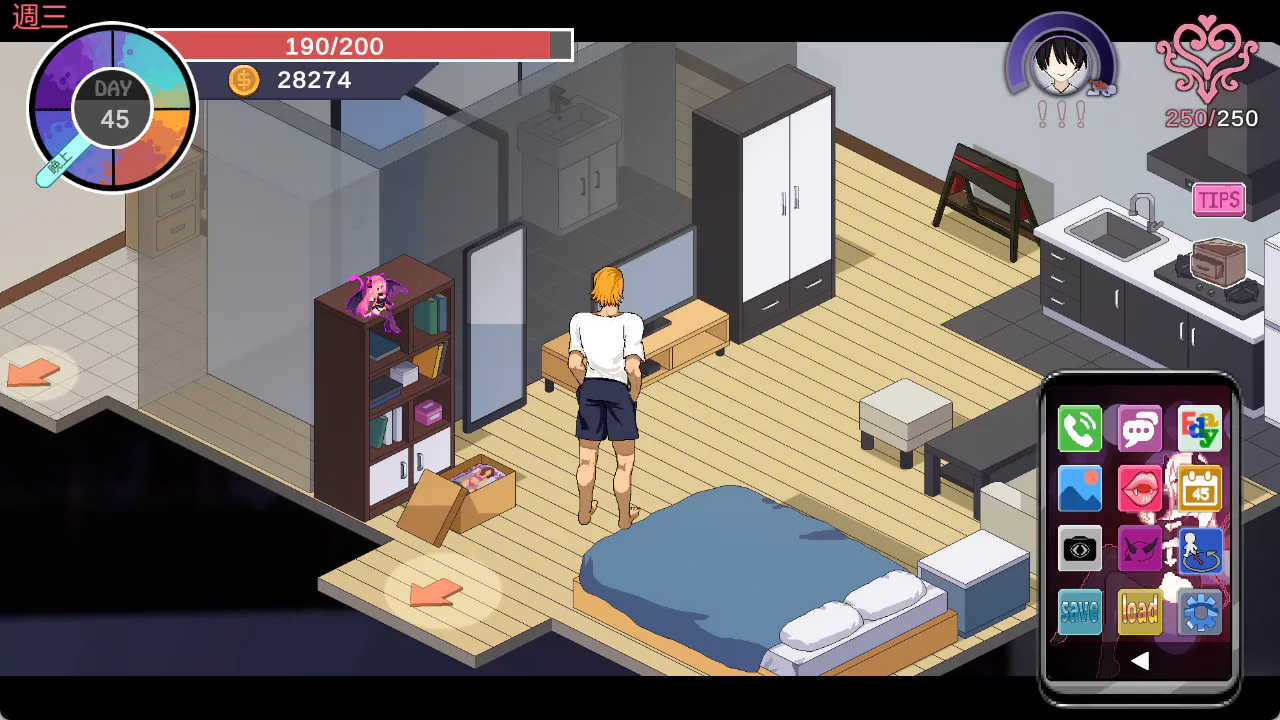Screen dimensions: 1280x720
Task: Open the pink TIPS button
Action: (1219, 200)
